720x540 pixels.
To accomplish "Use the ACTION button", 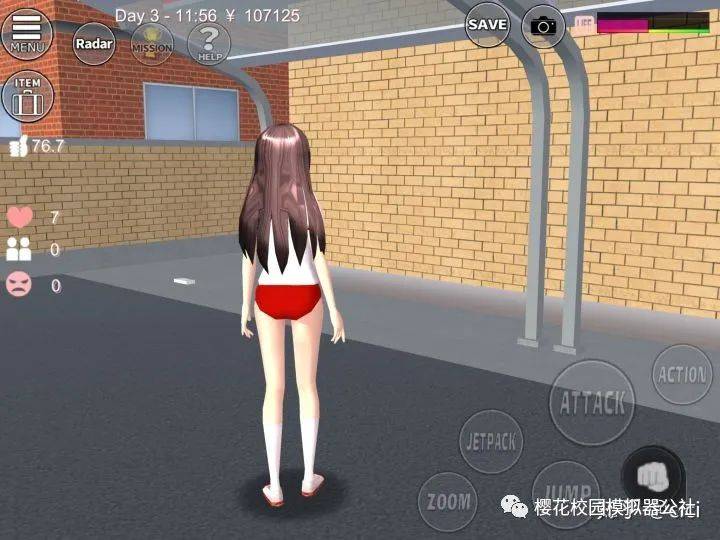I will pyautogui.click(x=682, y=375).
